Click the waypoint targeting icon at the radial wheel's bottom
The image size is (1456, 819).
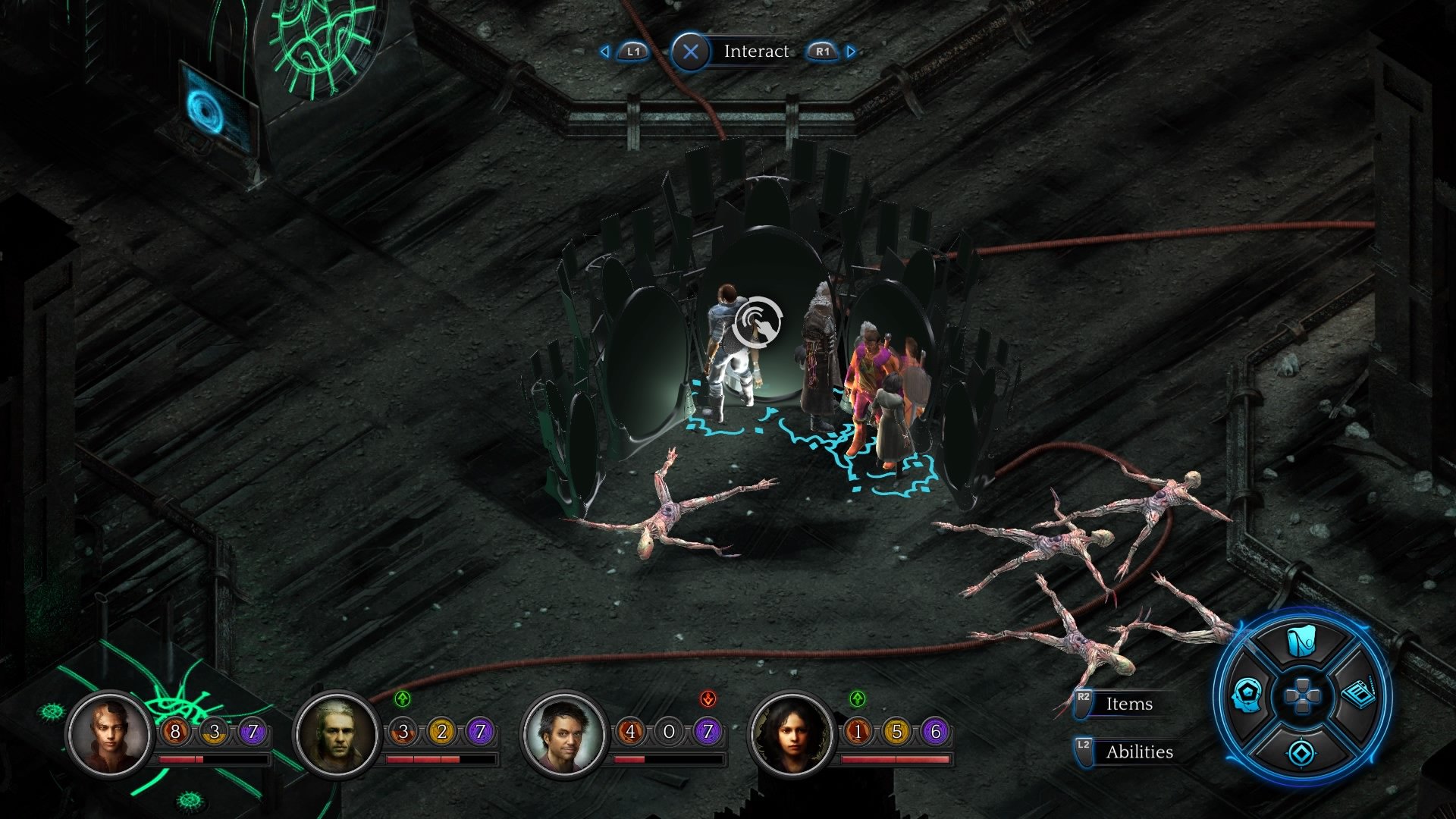(x=1301, y=752)
